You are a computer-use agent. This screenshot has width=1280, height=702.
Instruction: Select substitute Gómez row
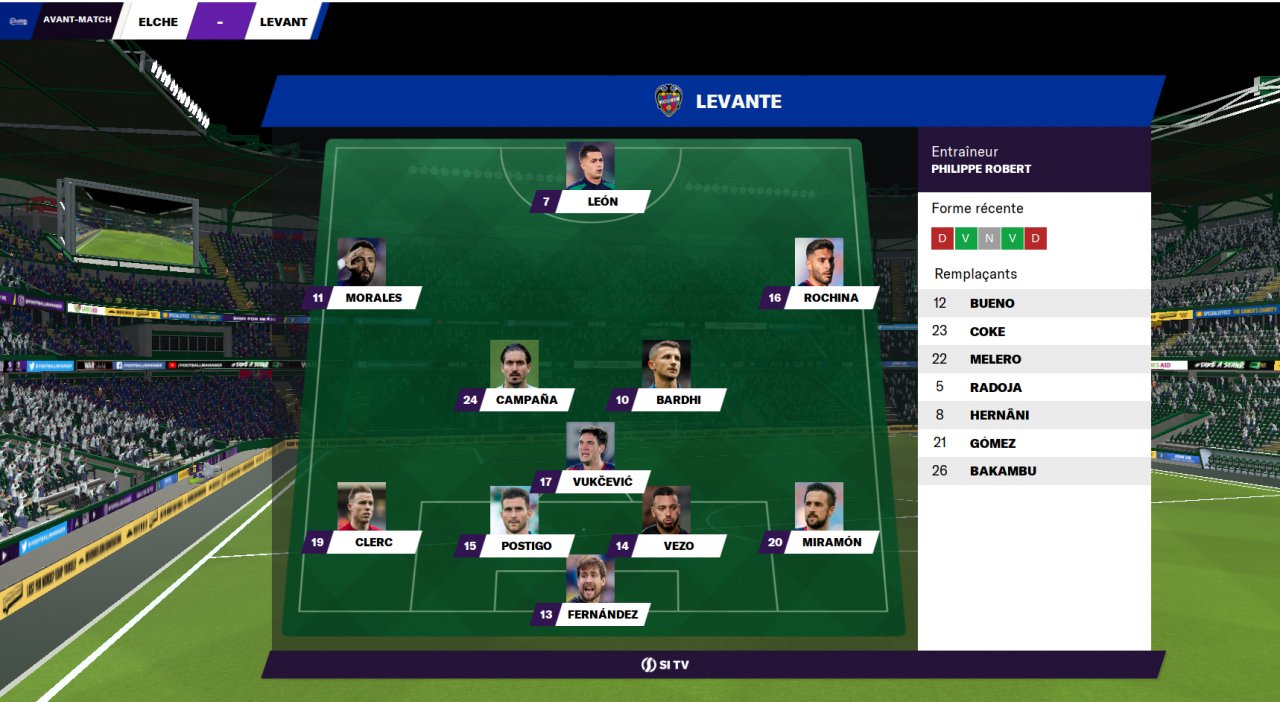[x=1034, y=443]
